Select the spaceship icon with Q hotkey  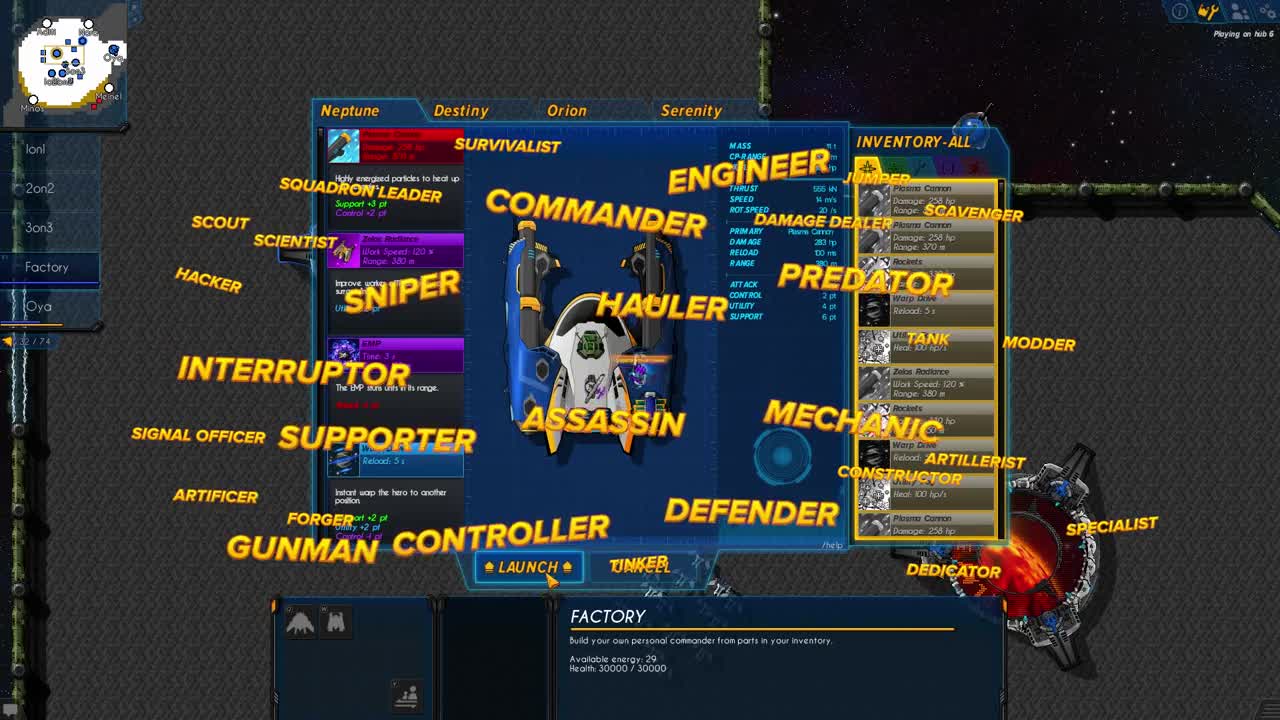click(300, 622)
